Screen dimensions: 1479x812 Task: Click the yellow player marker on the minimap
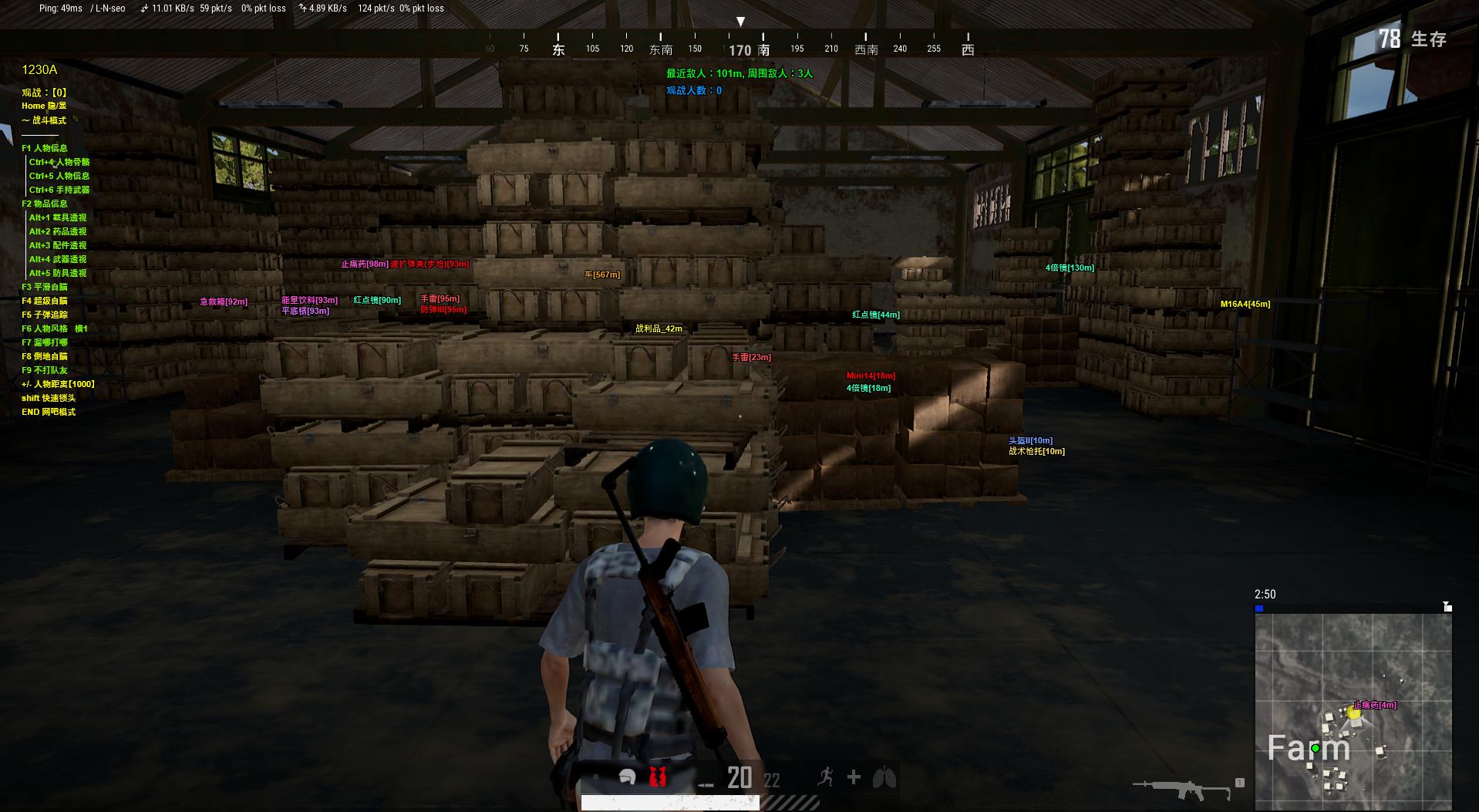[1353, 713]
